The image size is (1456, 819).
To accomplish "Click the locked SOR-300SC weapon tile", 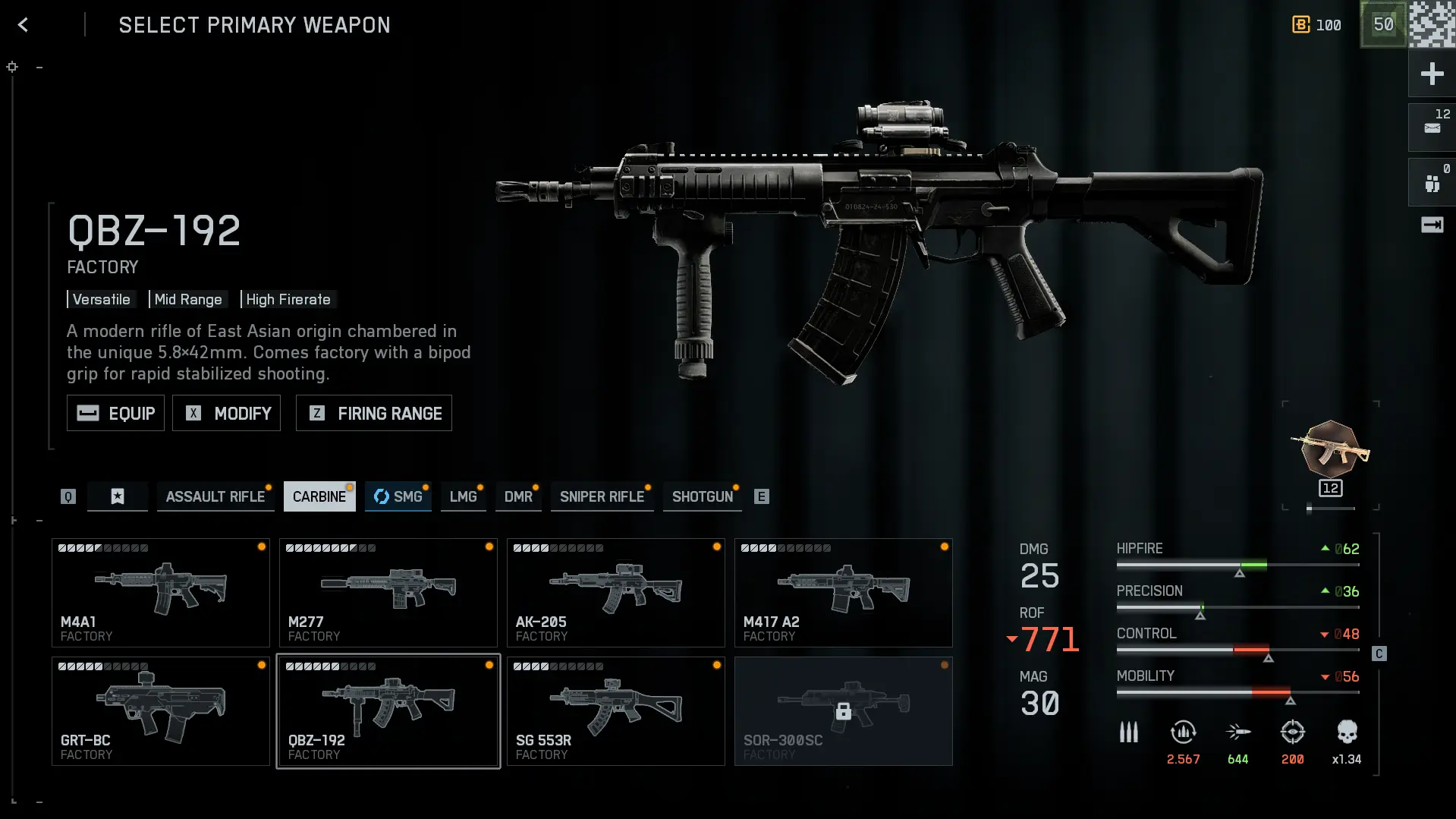I will coord(844,711).
